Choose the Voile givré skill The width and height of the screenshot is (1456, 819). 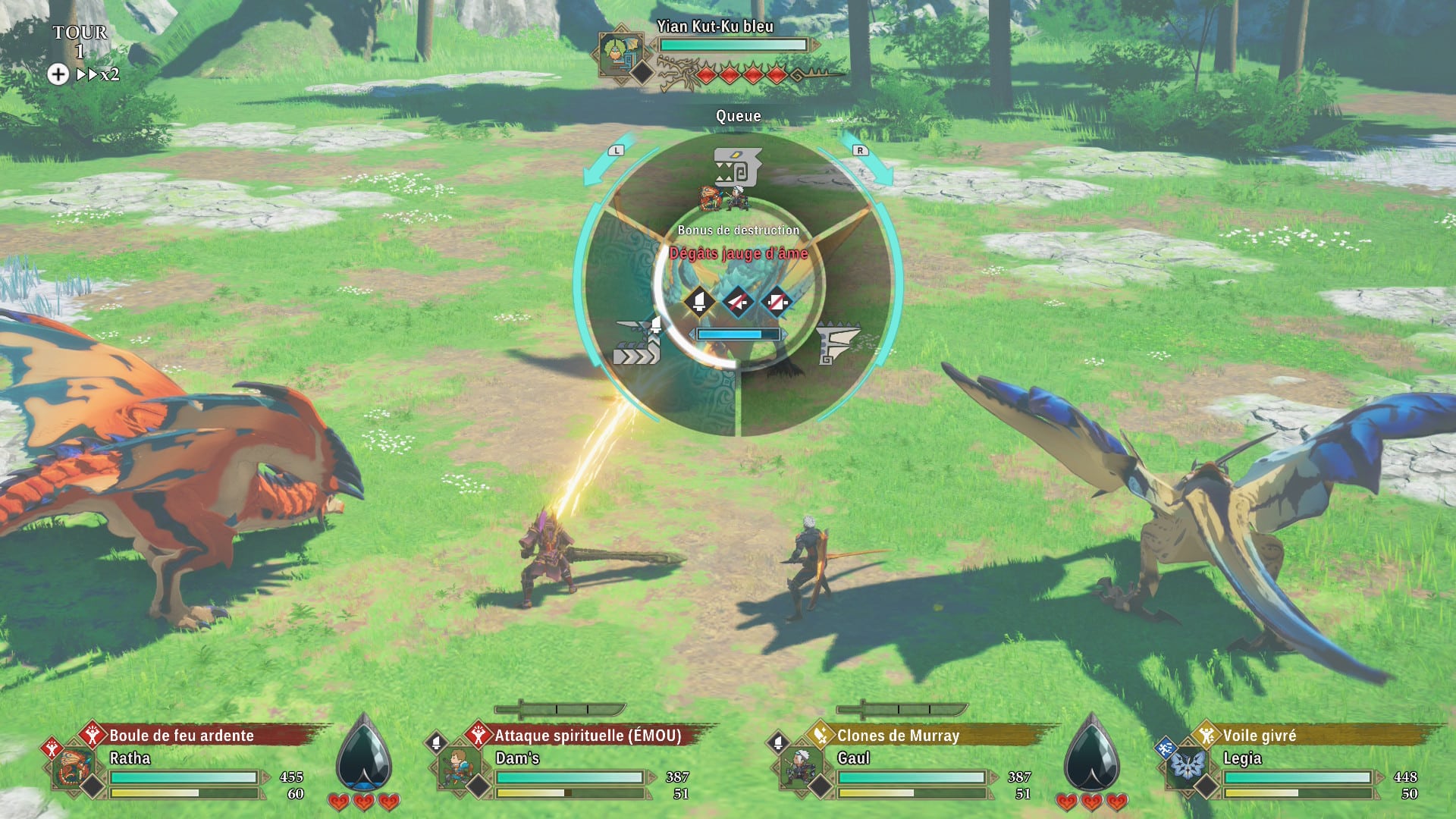[x=1259, y=735]
